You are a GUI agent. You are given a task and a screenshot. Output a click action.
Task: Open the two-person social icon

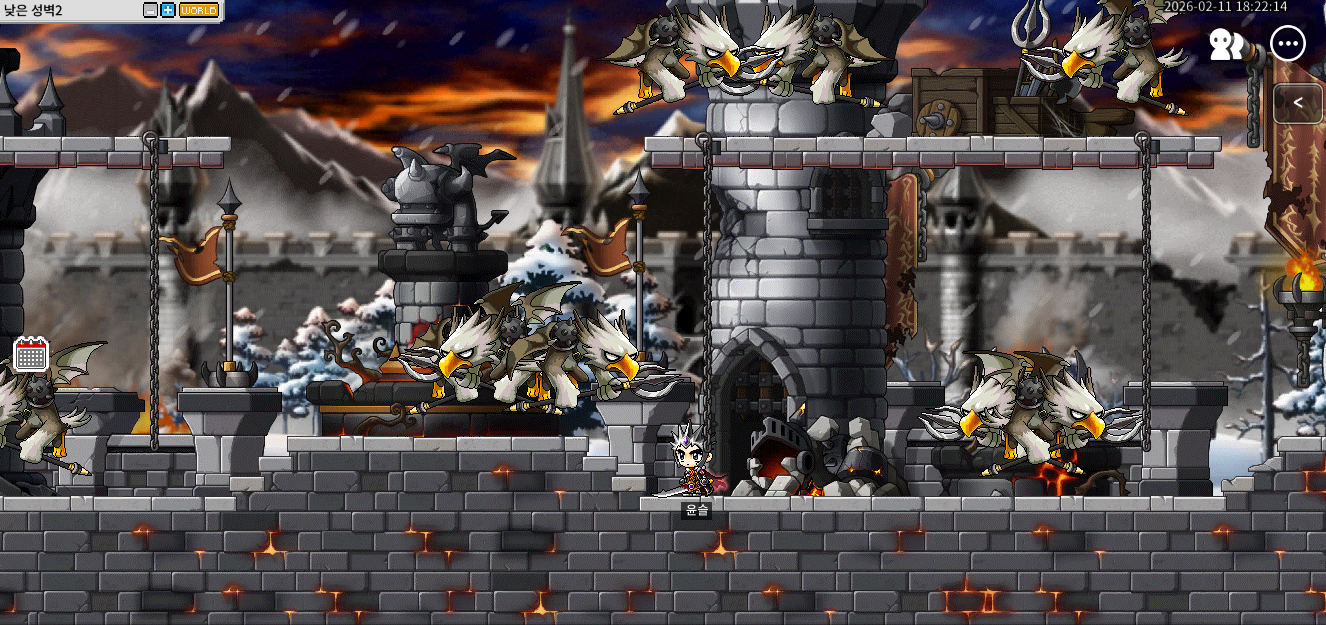1226,44
